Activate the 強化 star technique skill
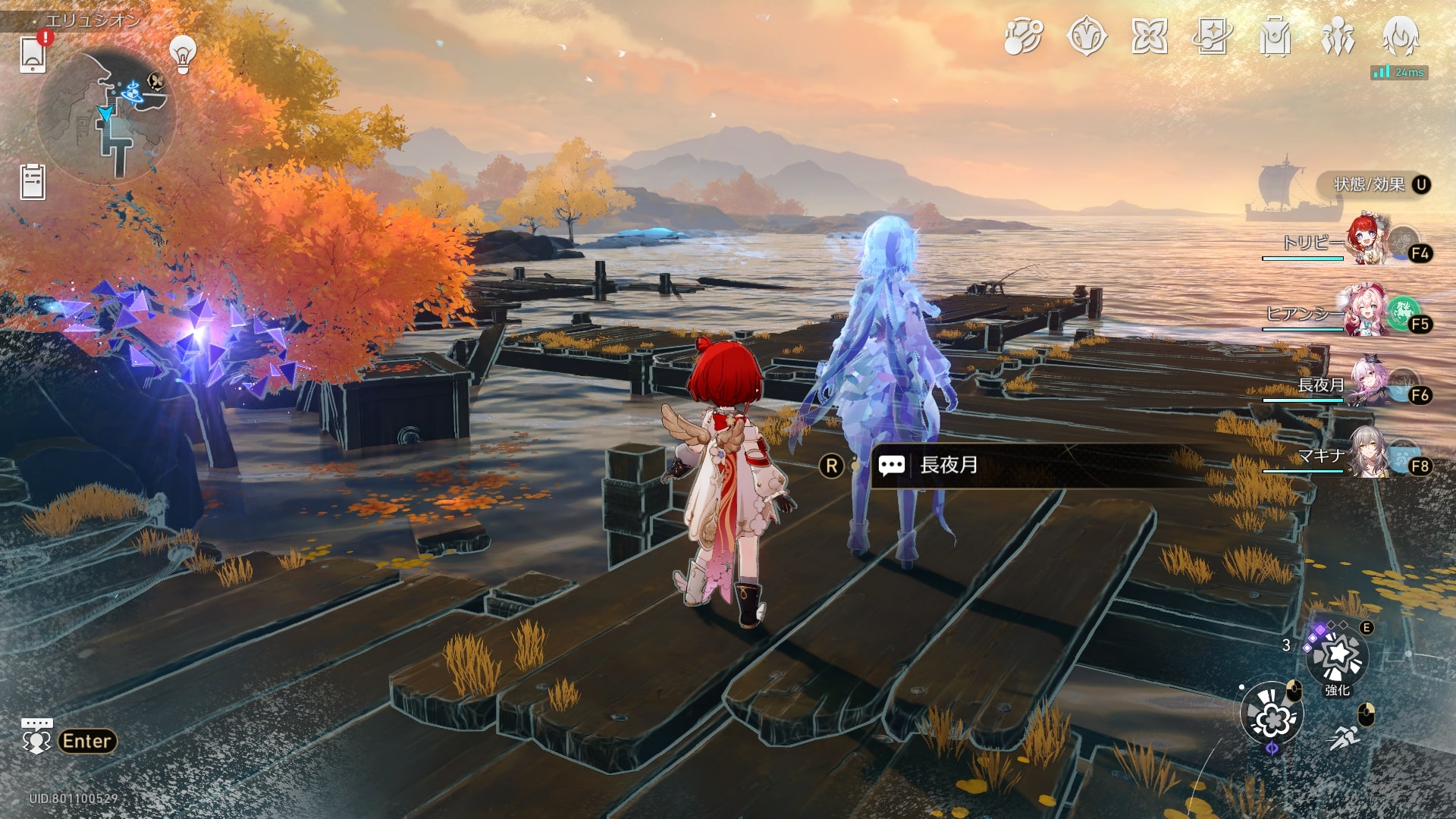1456x819 pixels. coord(1338,657)
